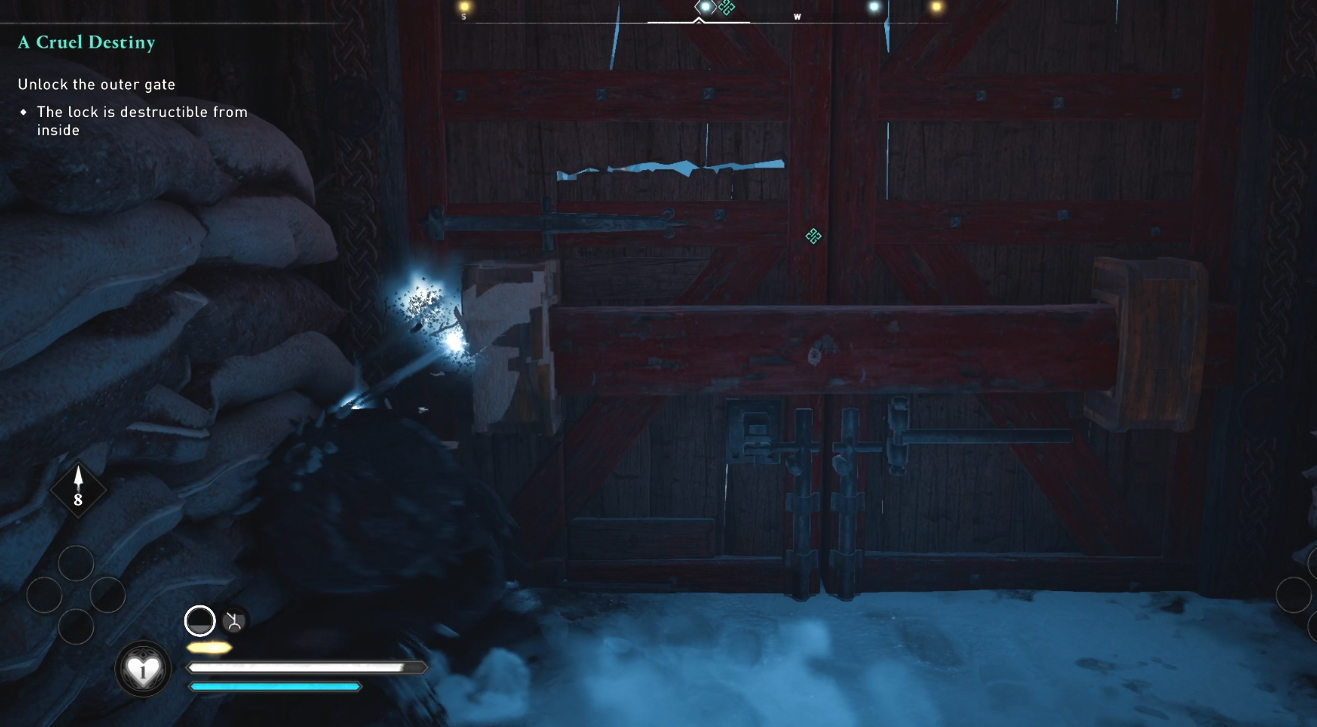Image resolution: width=1317 pixels, height=727 pixels.
Task: Open the A Cruel Destiny quest tracker
Action: [x=86, y=43]
